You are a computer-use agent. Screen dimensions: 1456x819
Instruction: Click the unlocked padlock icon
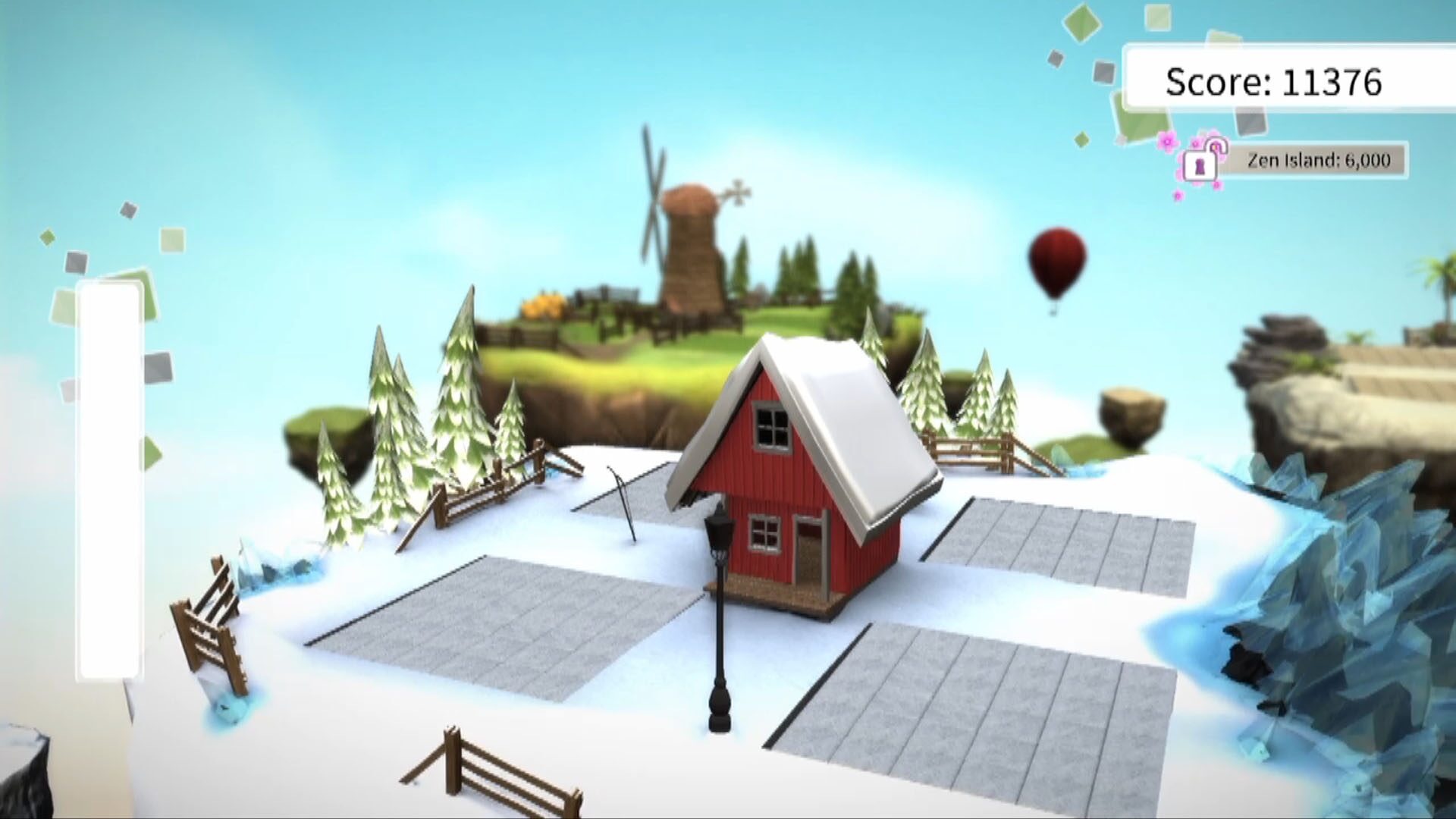pos(1202,163)
